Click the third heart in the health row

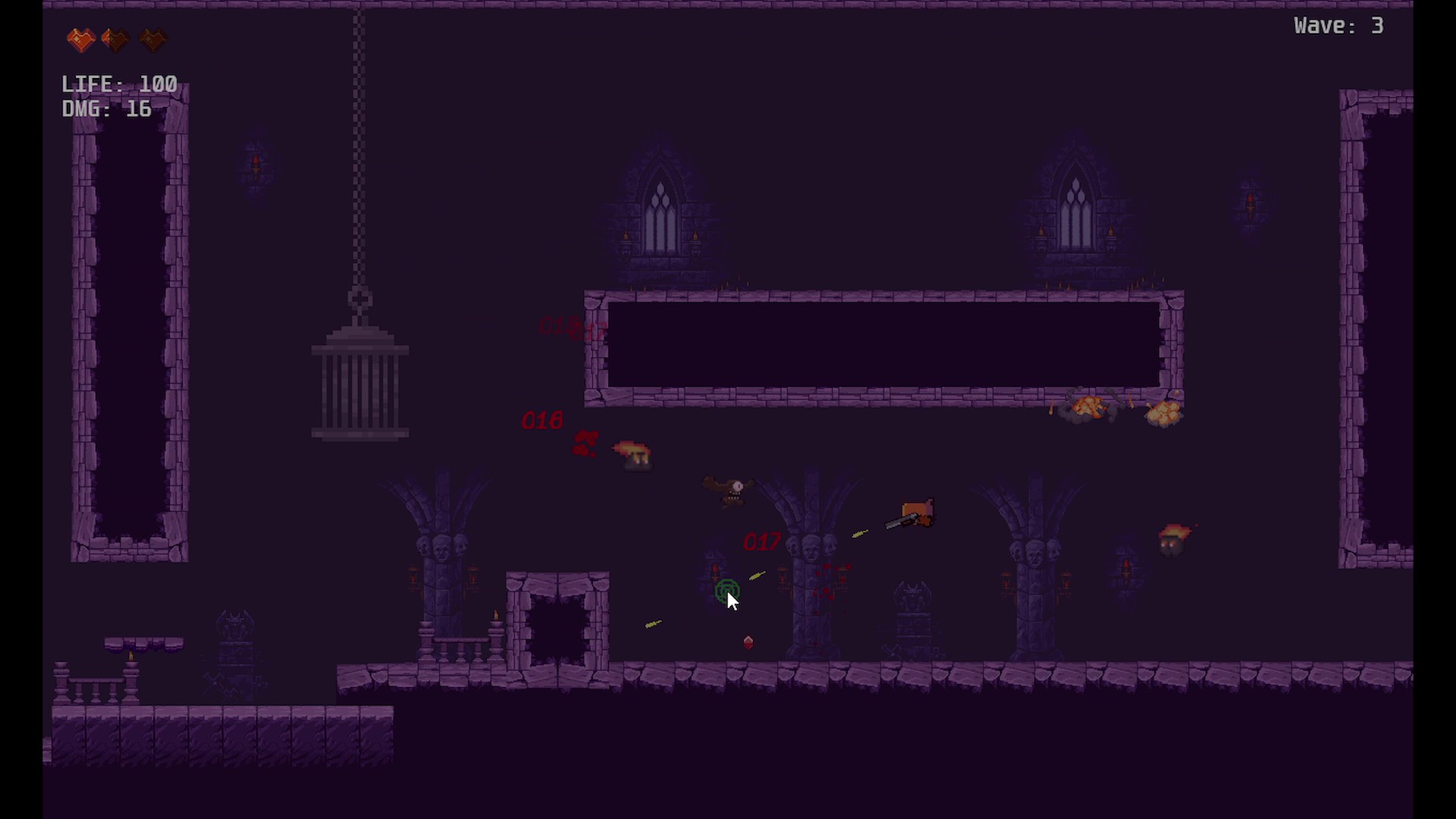point(152,39)
